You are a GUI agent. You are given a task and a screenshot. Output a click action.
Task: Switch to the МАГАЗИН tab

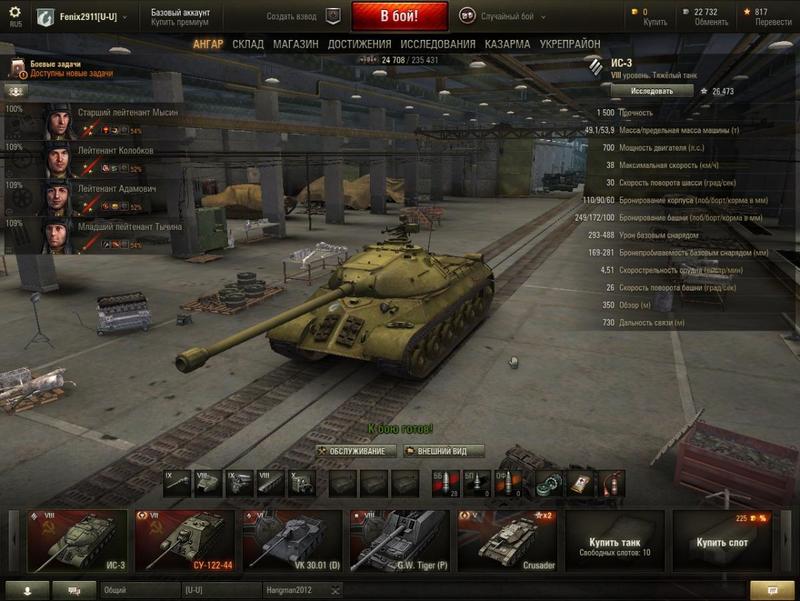click(x=295, y=45)
